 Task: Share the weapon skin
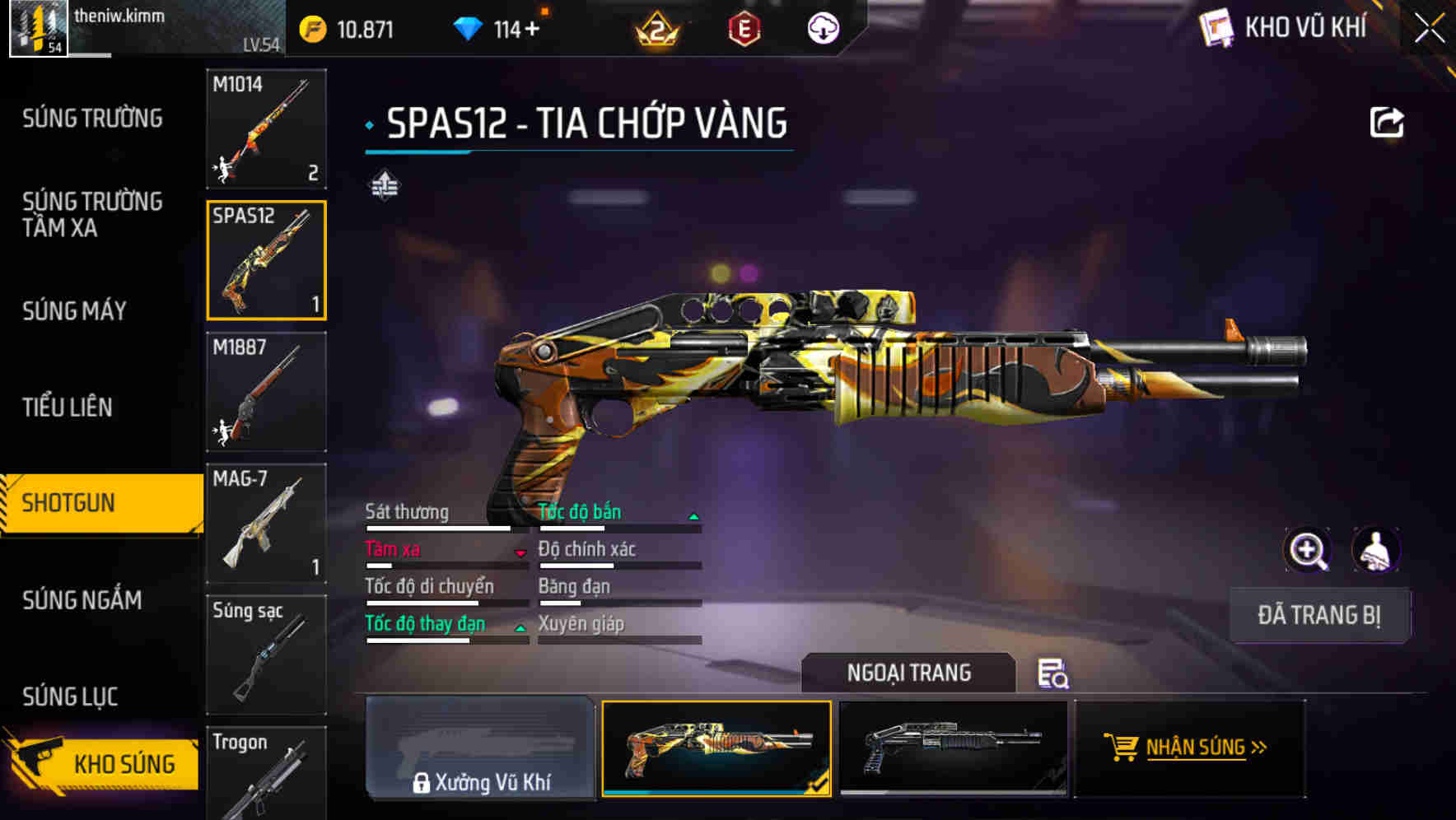click(1386, 123)
